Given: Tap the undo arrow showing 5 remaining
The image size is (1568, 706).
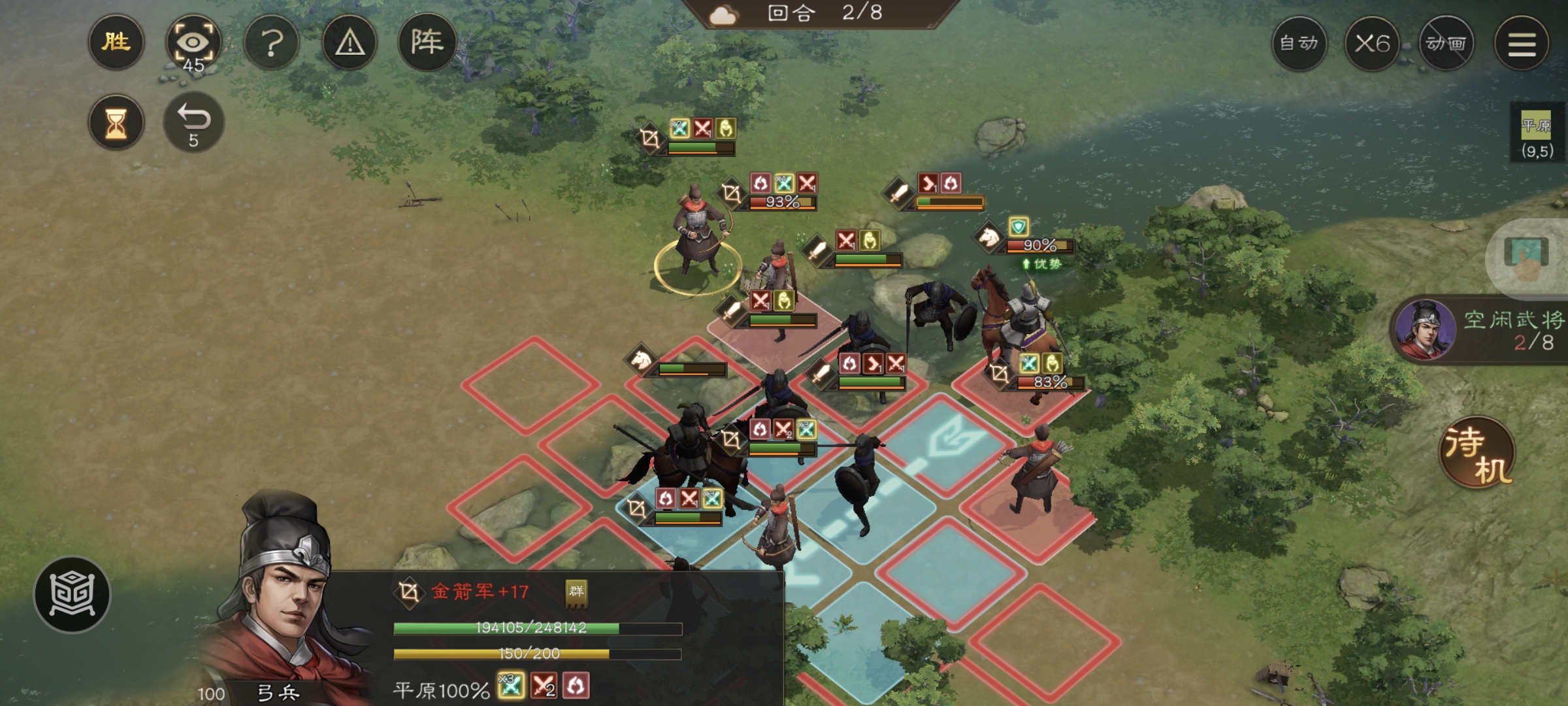Looking at the screenshot, I should tap(194, 122).
